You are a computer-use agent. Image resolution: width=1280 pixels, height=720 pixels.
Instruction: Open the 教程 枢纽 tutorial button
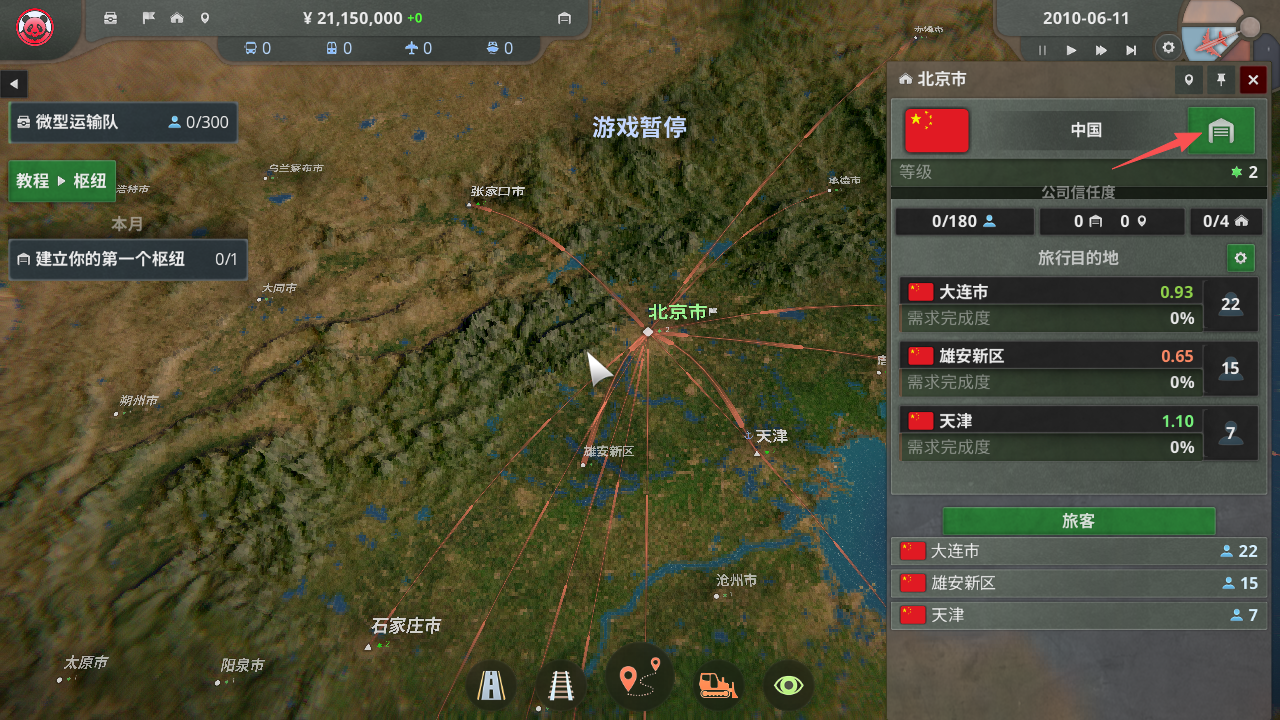[x=62, y=181]
